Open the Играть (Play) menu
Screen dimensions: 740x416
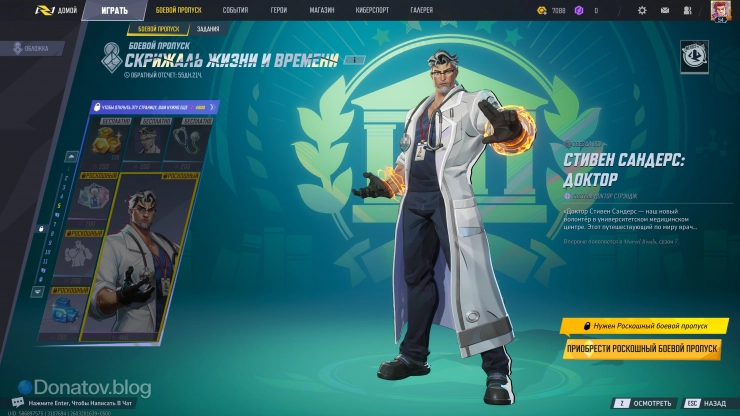point(115,11)
